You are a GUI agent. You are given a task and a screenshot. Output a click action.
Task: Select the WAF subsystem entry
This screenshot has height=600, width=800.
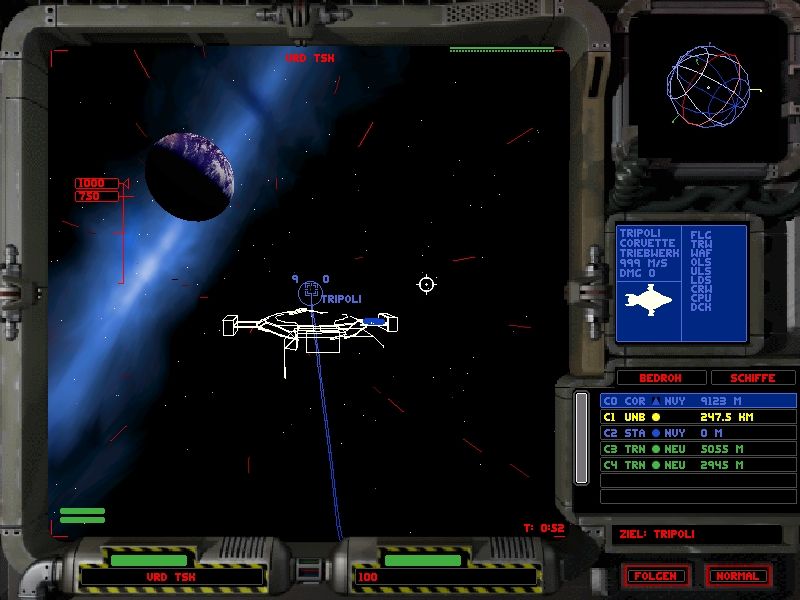point(701,254)
